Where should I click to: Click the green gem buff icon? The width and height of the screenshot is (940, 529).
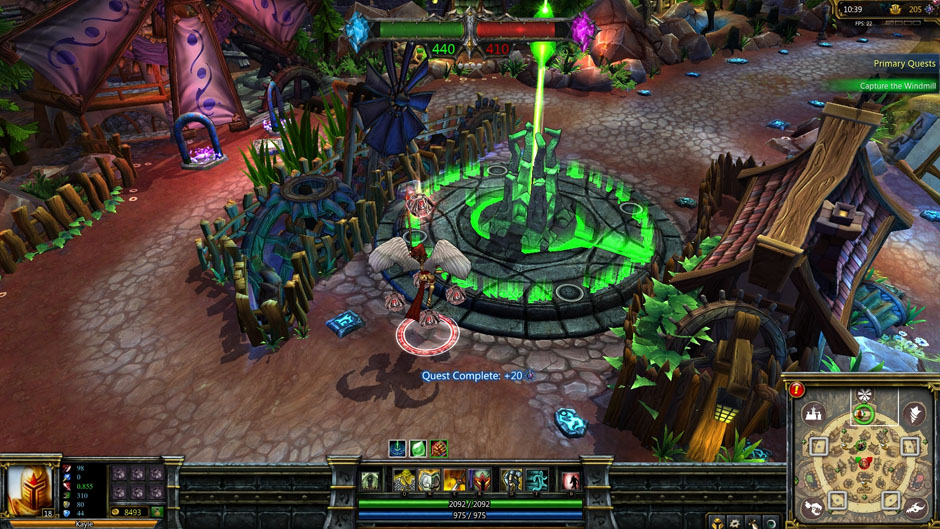(x=418, y=448)
